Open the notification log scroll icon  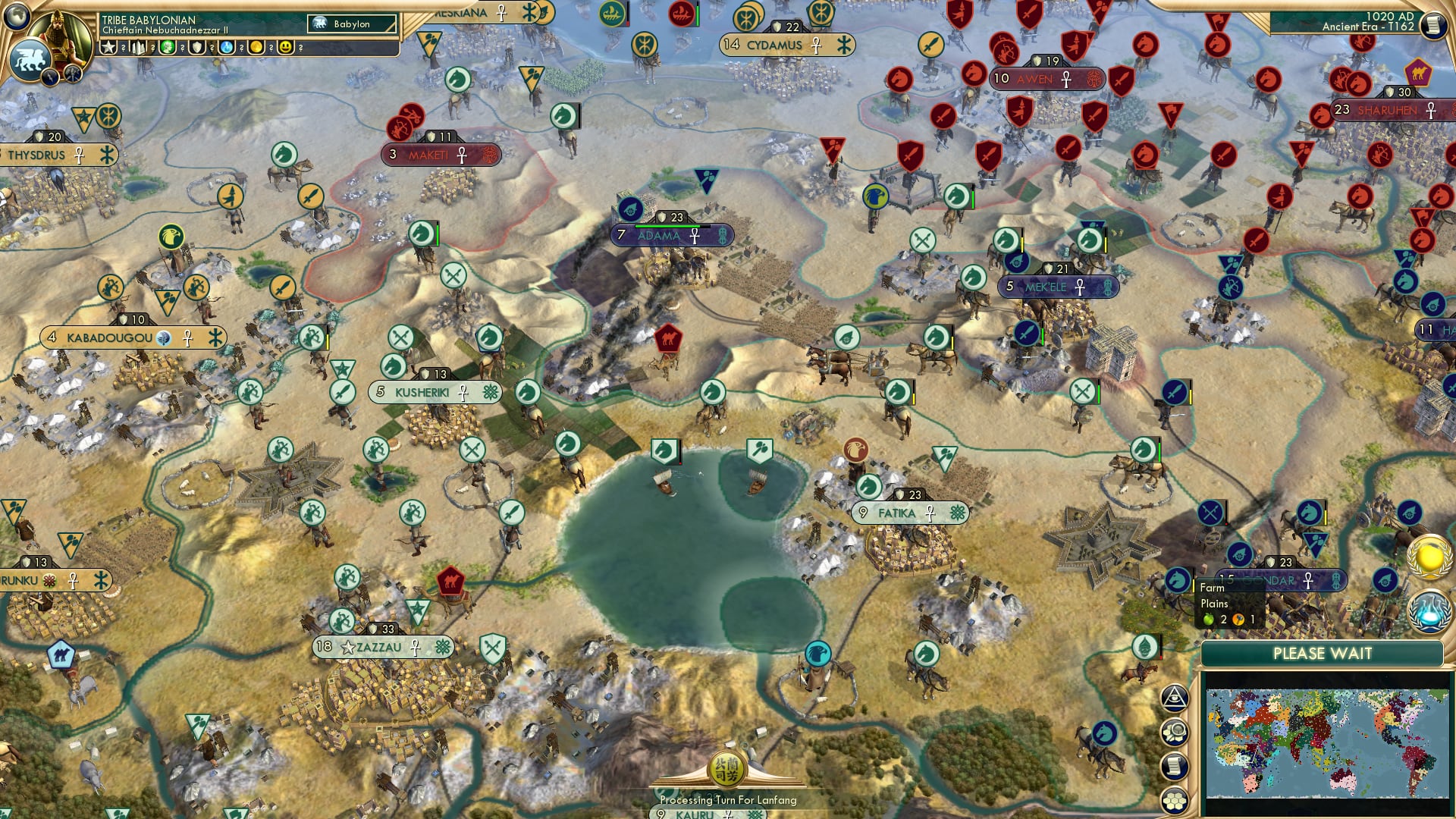1175,766
